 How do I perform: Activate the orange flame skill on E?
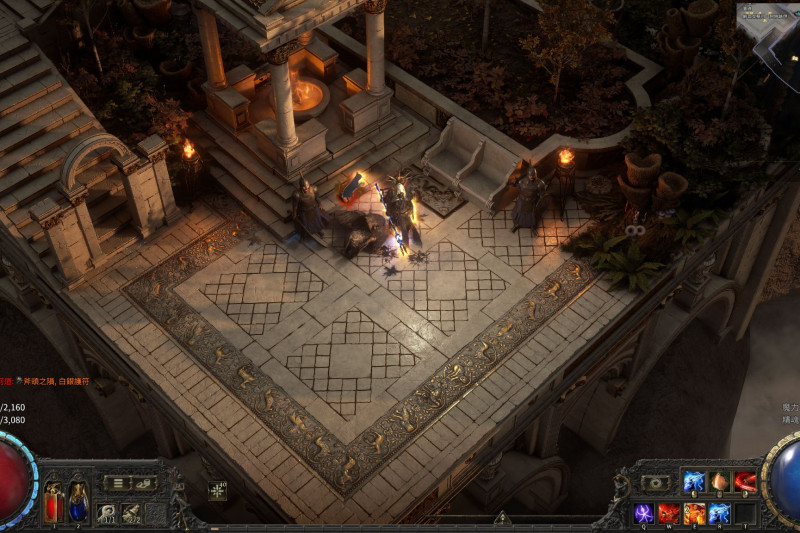pyautogui.click(x=695, y=513)
